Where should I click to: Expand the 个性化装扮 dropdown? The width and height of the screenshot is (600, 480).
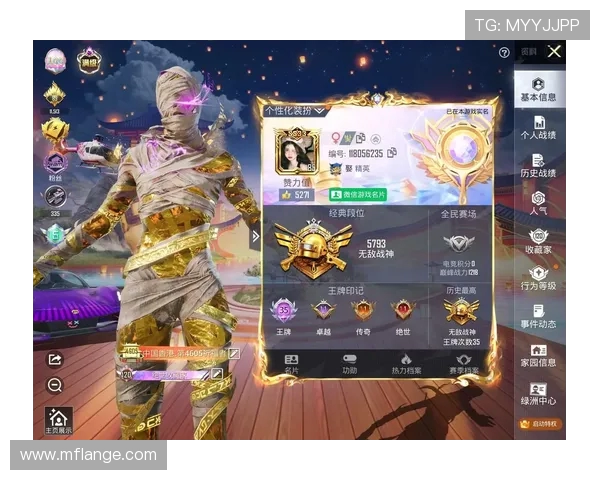point(295,110)
